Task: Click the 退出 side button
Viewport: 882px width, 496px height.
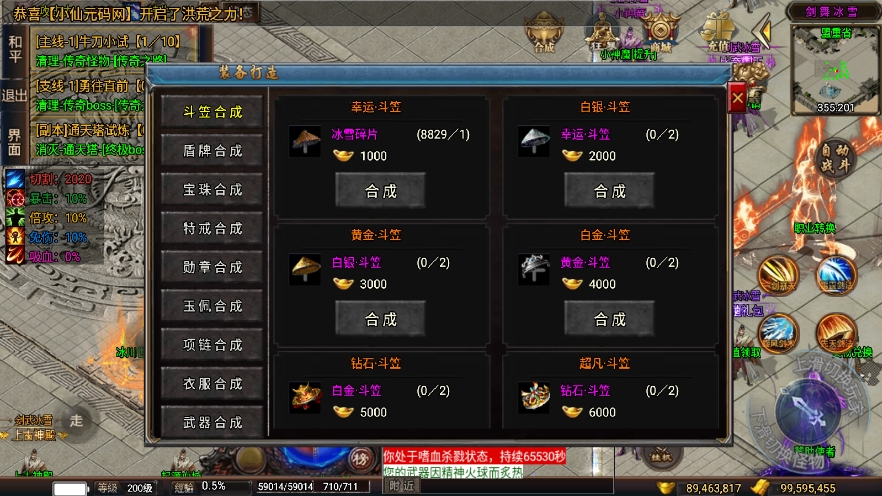Action: [x=15, y=95]
